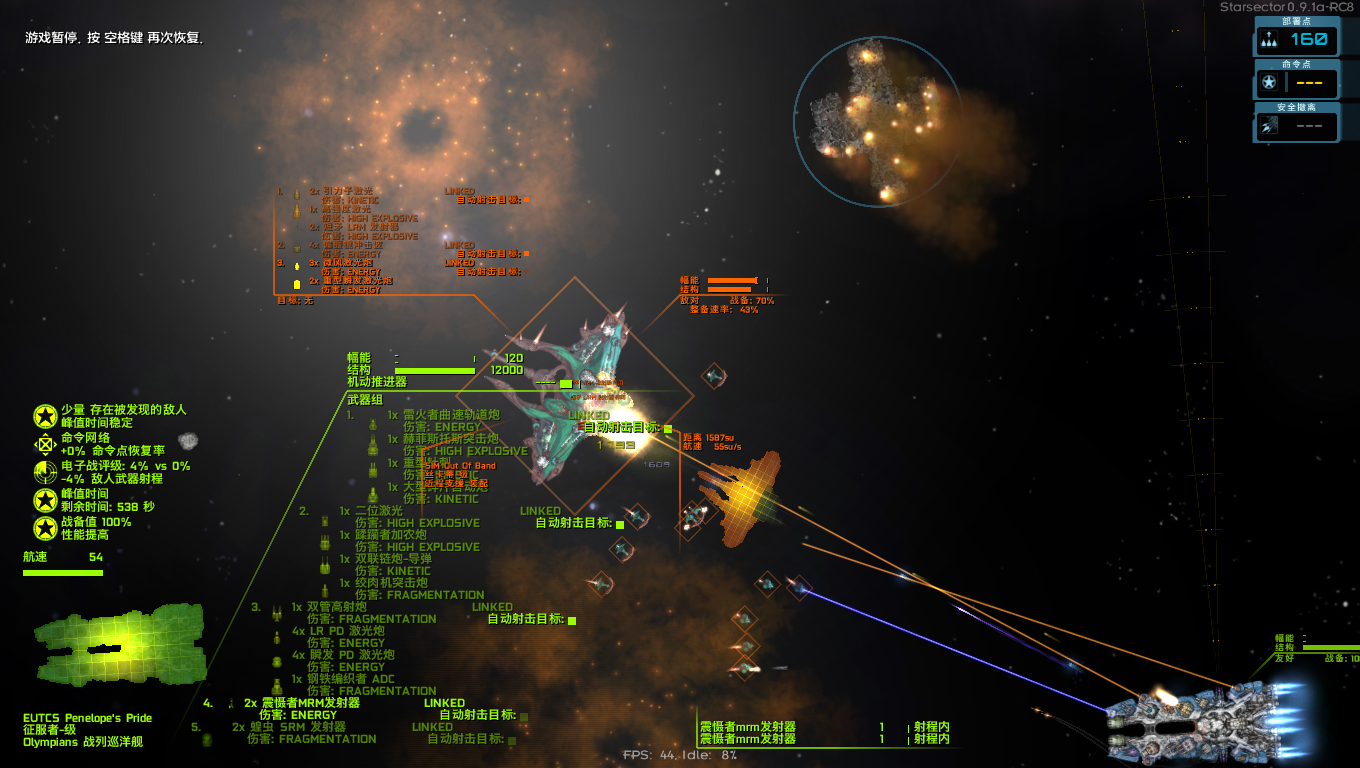
Task: Select the 双管高射炮 flak weapon icon
Action: tap(277, 614)
